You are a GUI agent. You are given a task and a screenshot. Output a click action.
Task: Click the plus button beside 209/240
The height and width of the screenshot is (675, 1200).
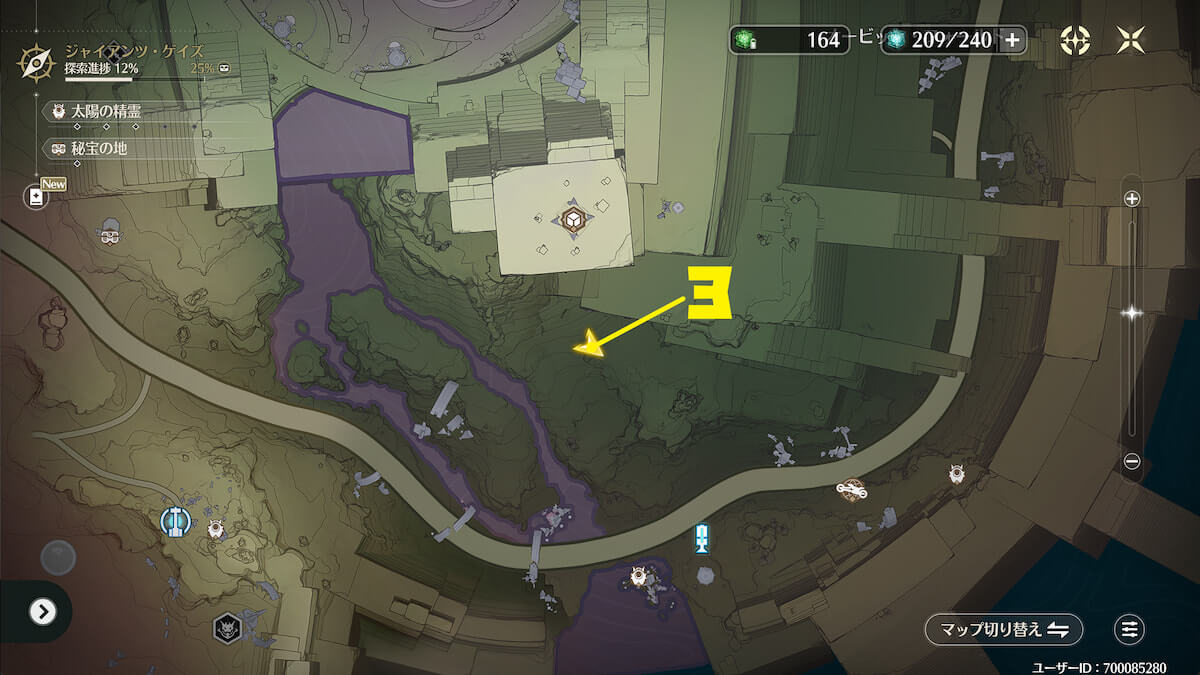(x=1012, y=40)
